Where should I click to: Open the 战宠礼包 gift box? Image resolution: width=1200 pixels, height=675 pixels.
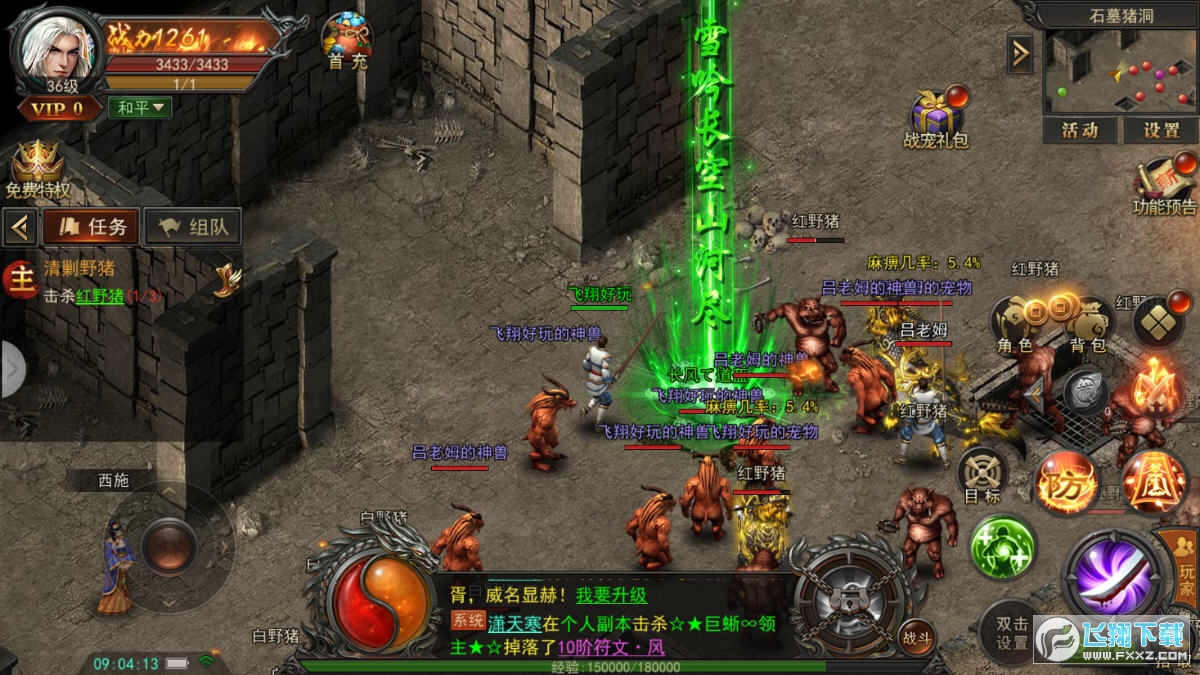937,115
